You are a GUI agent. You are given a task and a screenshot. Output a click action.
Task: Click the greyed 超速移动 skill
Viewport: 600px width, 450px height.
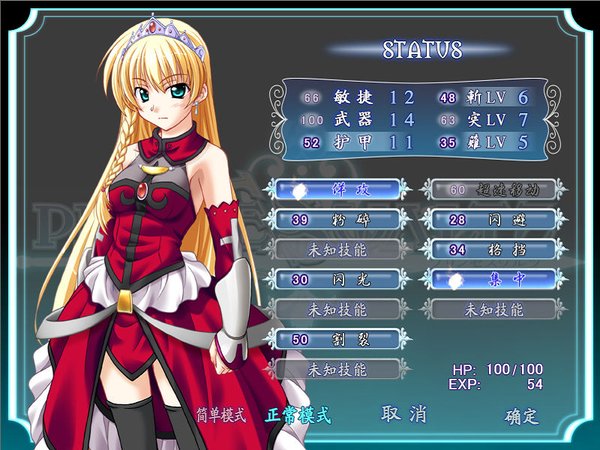pyautogui.click(x=488, y=188)
